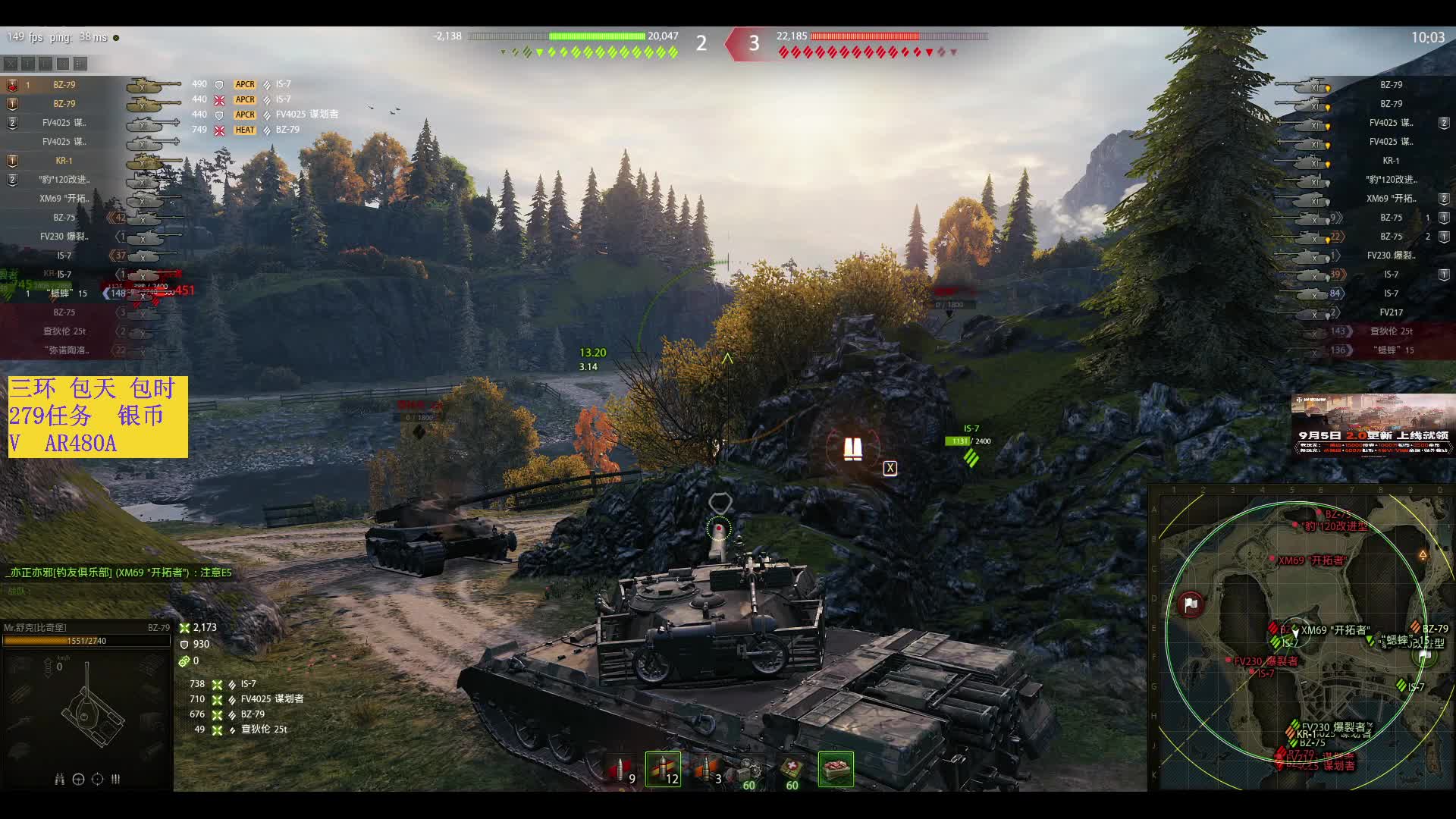This screenshot has width=1456, height=819.
Task: Activate the food ration crate consumable
Action: click(836, 770)
